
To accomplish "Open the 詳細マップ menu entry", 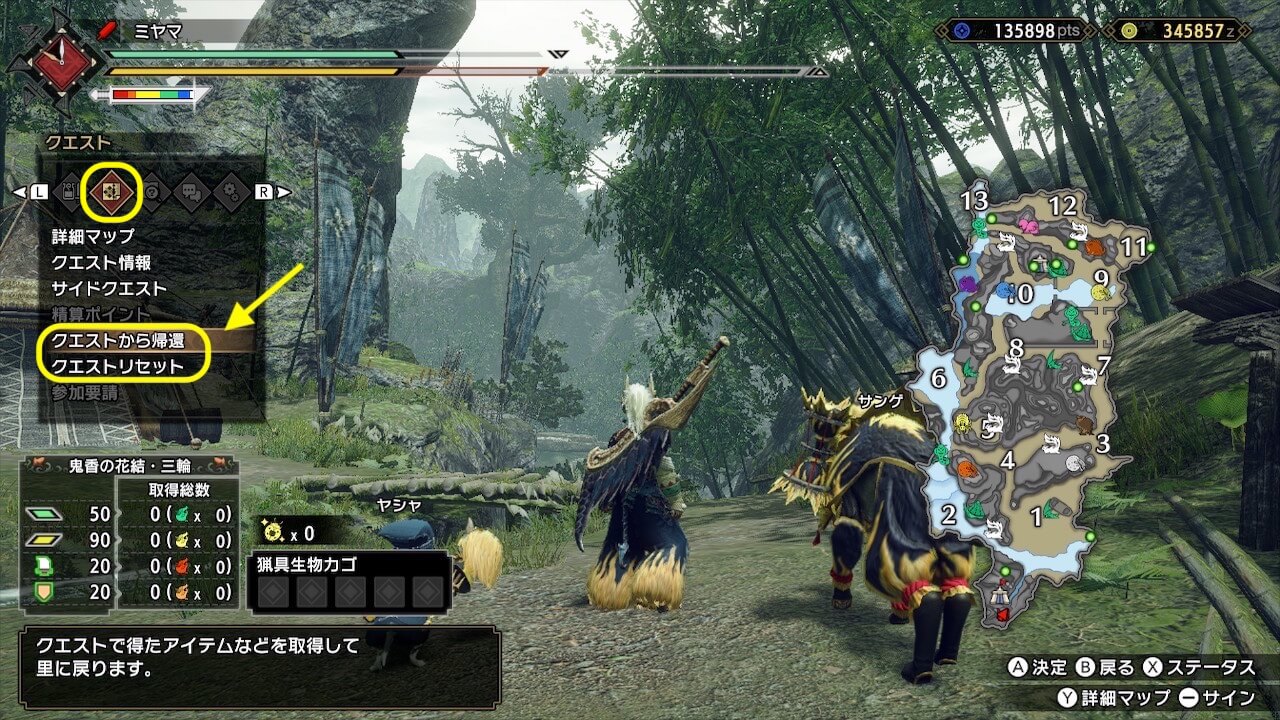I will point(93,237).
